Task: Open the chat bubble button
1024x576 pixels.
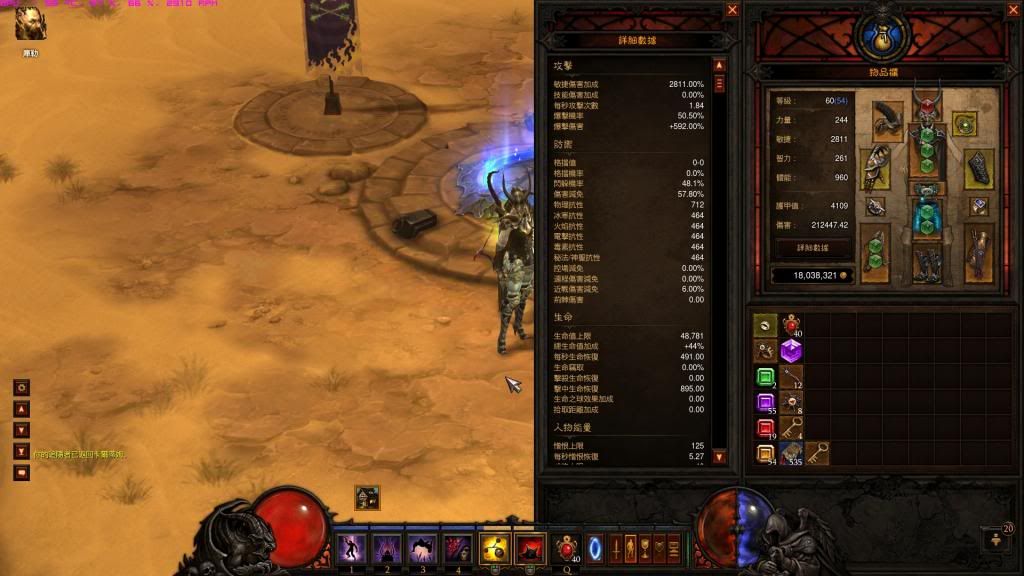Action: 21,472
